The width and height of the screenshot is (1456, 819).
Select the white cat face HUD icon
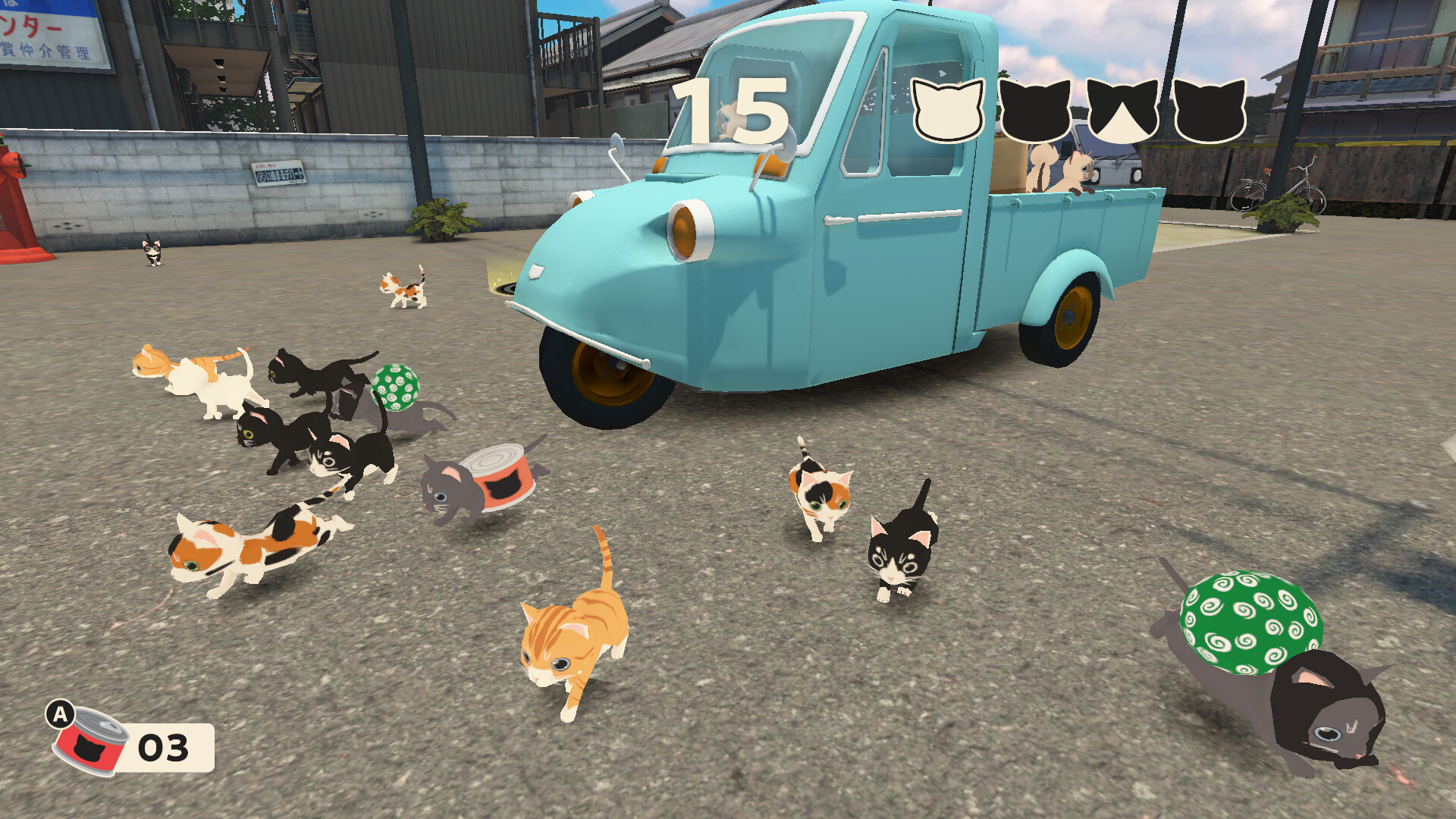pos(946,108)
